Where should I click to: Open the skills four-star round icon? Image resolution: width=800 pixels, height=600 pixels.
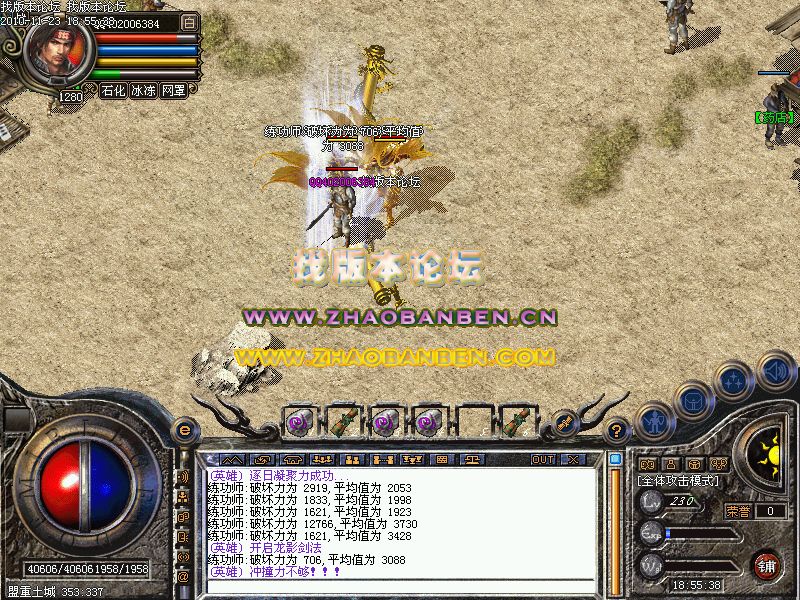(x=735, y=381)
